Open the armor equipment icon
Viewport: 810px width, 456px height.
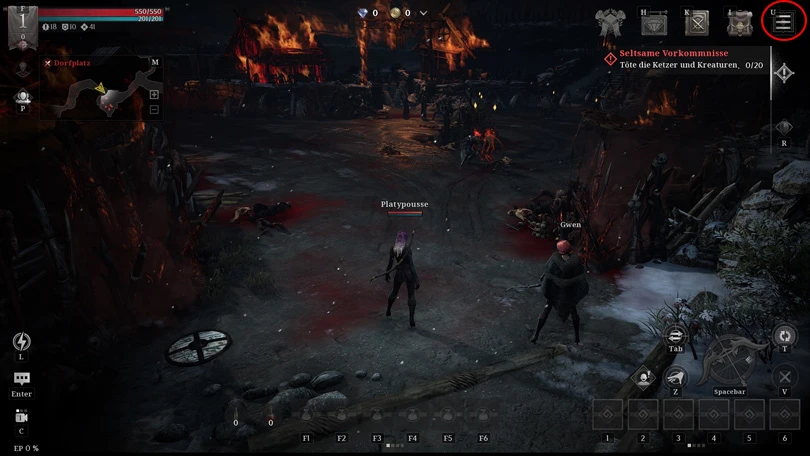[610, 22]
